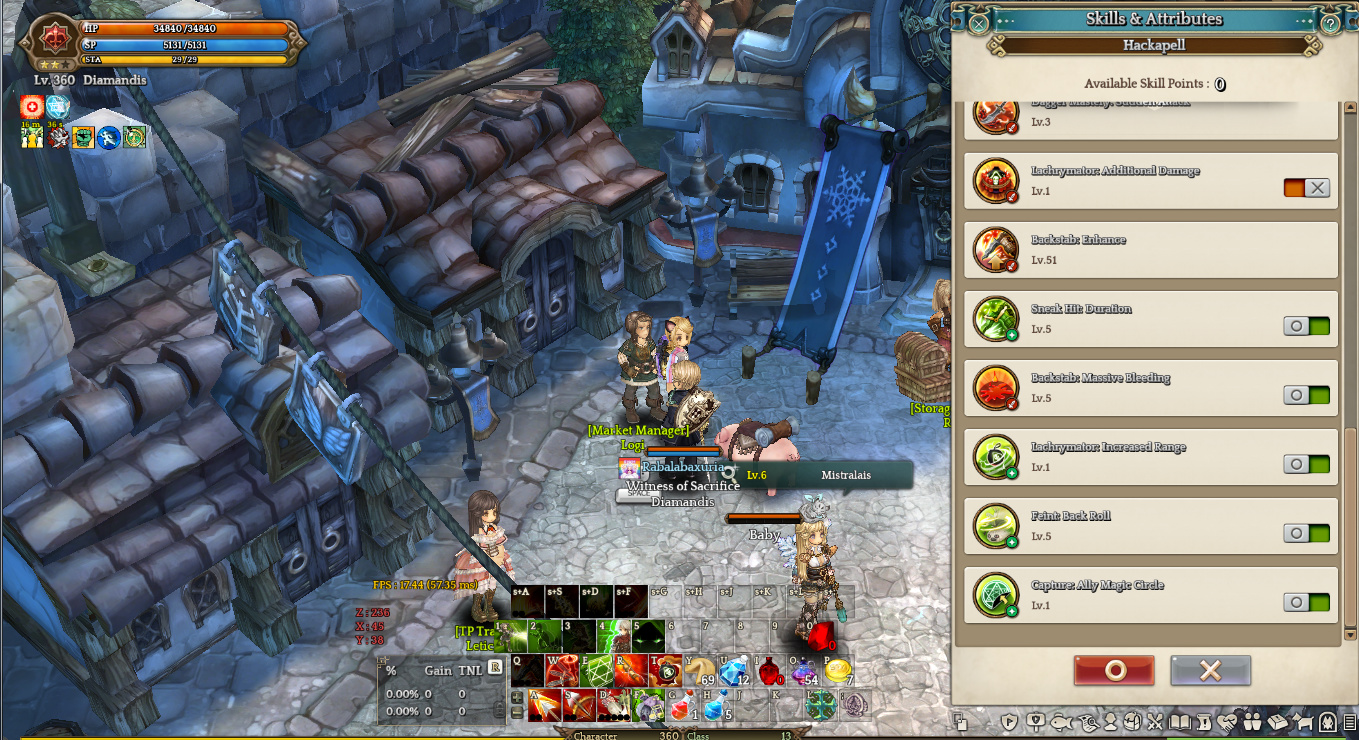Cancel with the gray X button

tap(1210, 670)
